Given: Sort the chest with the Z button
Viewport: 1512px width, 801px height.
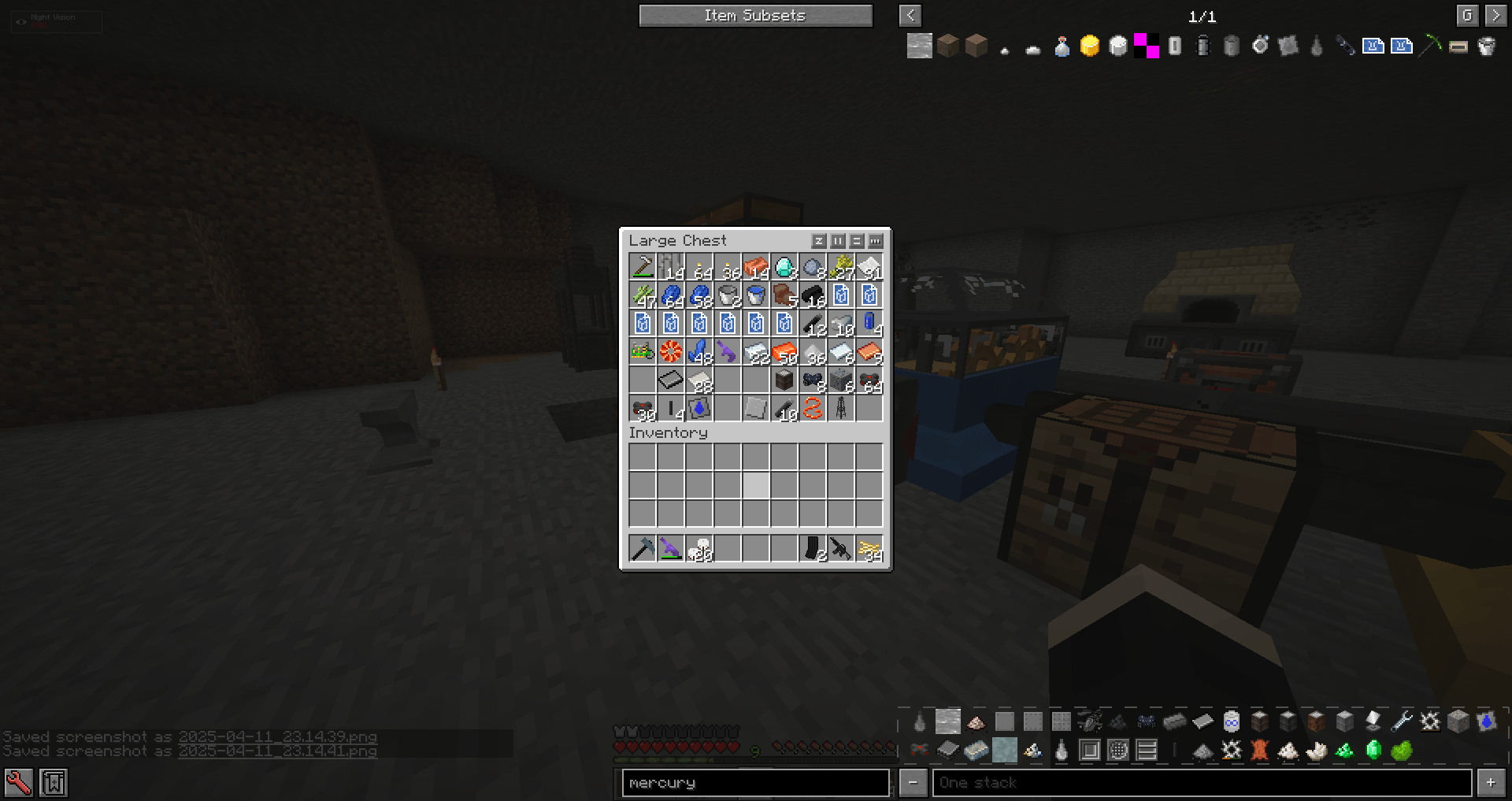Looking at the screenshot, I should coord(820,241).
